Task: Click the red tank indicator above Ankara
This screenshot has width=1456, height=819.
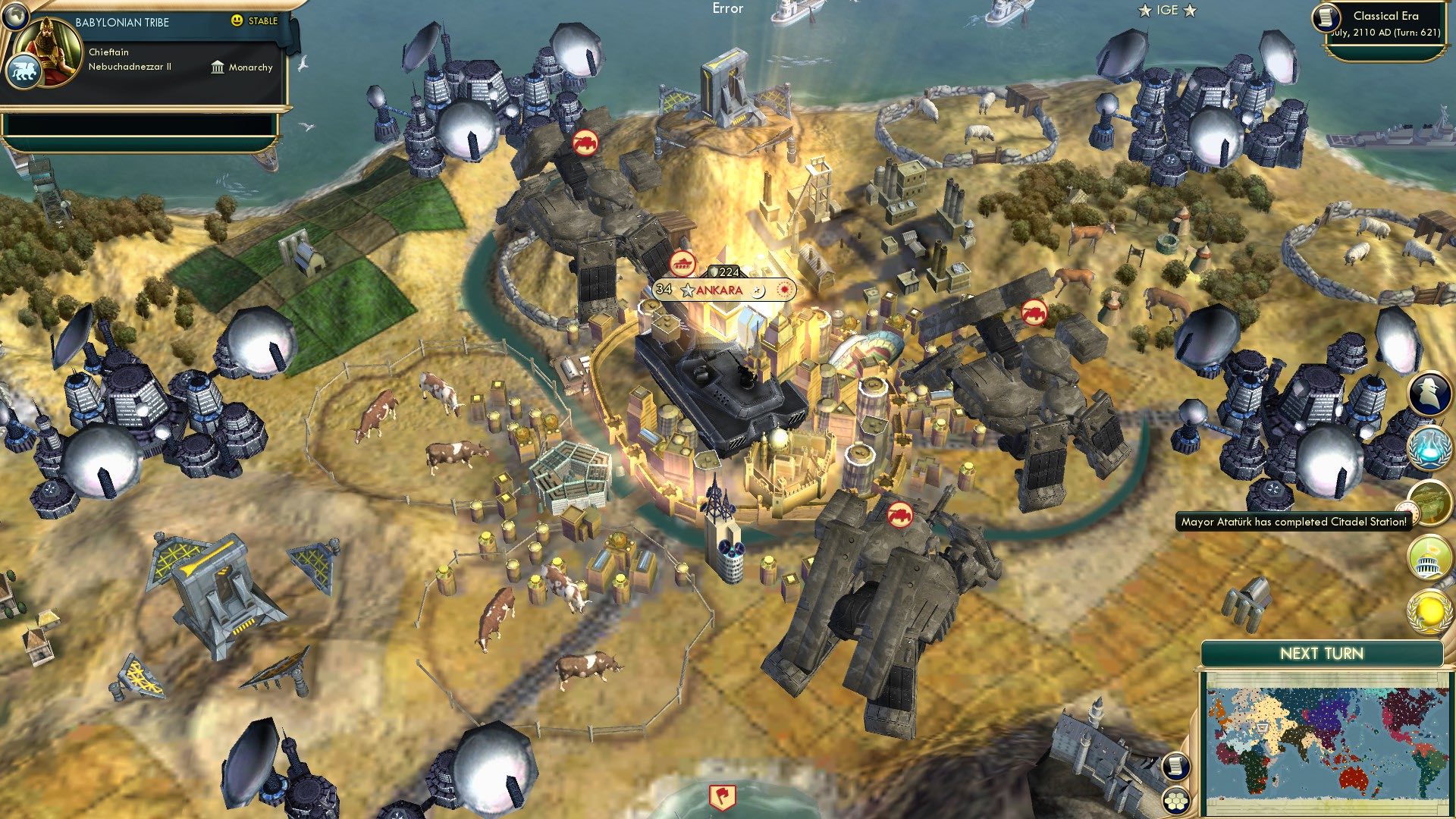Action: (684, 262)
